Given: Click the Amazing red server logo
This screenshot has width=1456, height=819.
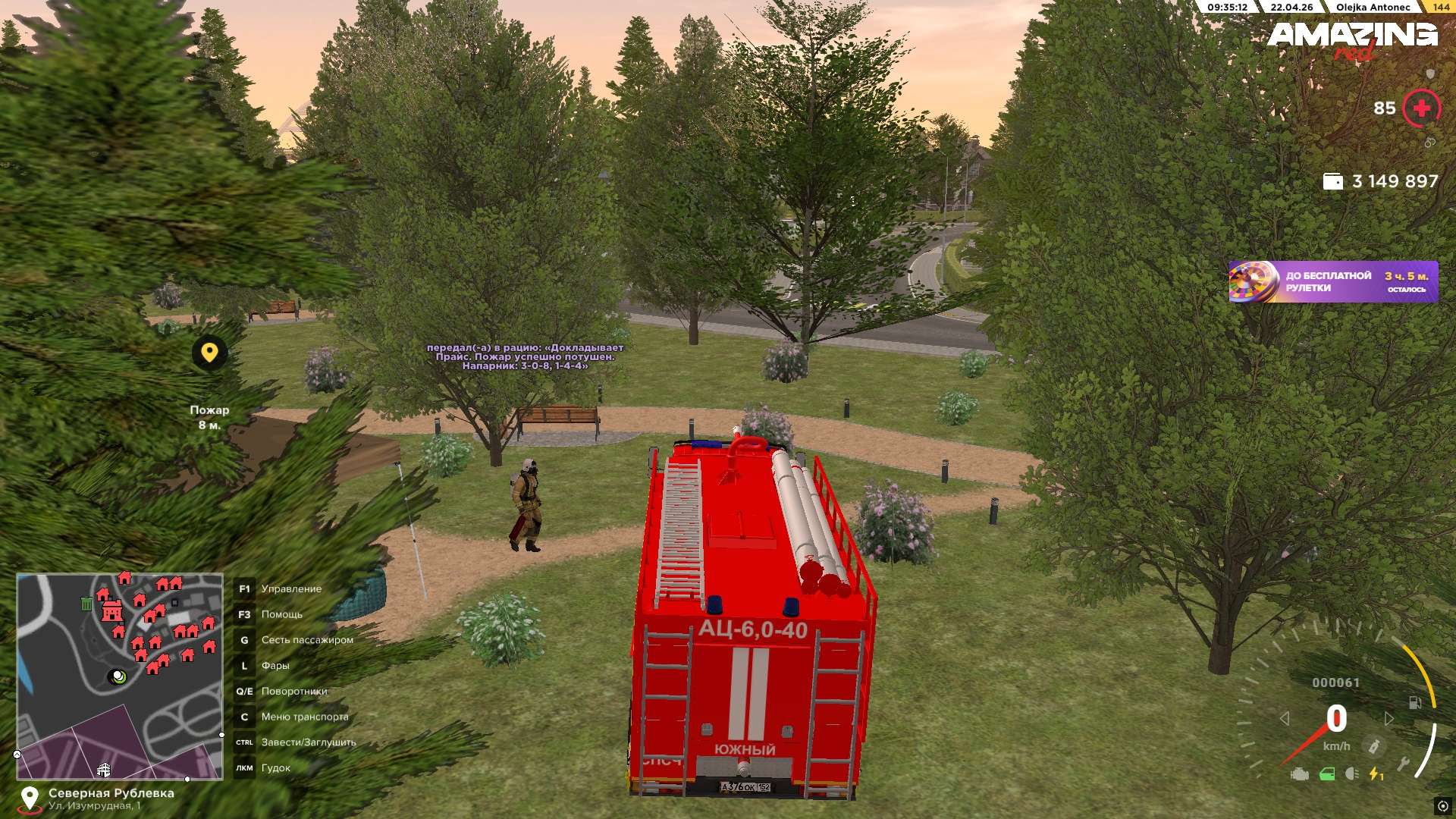Looking at the screenshot, I should [1352, 39].
